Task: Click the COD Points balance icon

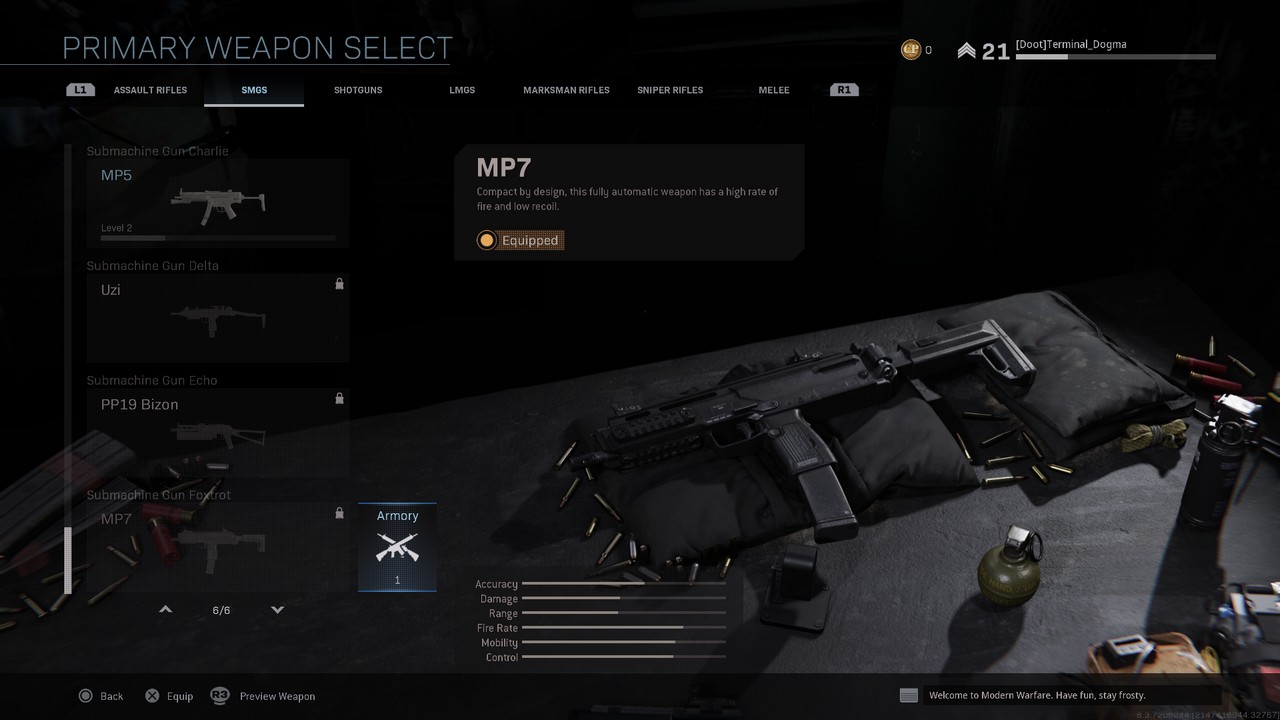Action: pos(911,50)
